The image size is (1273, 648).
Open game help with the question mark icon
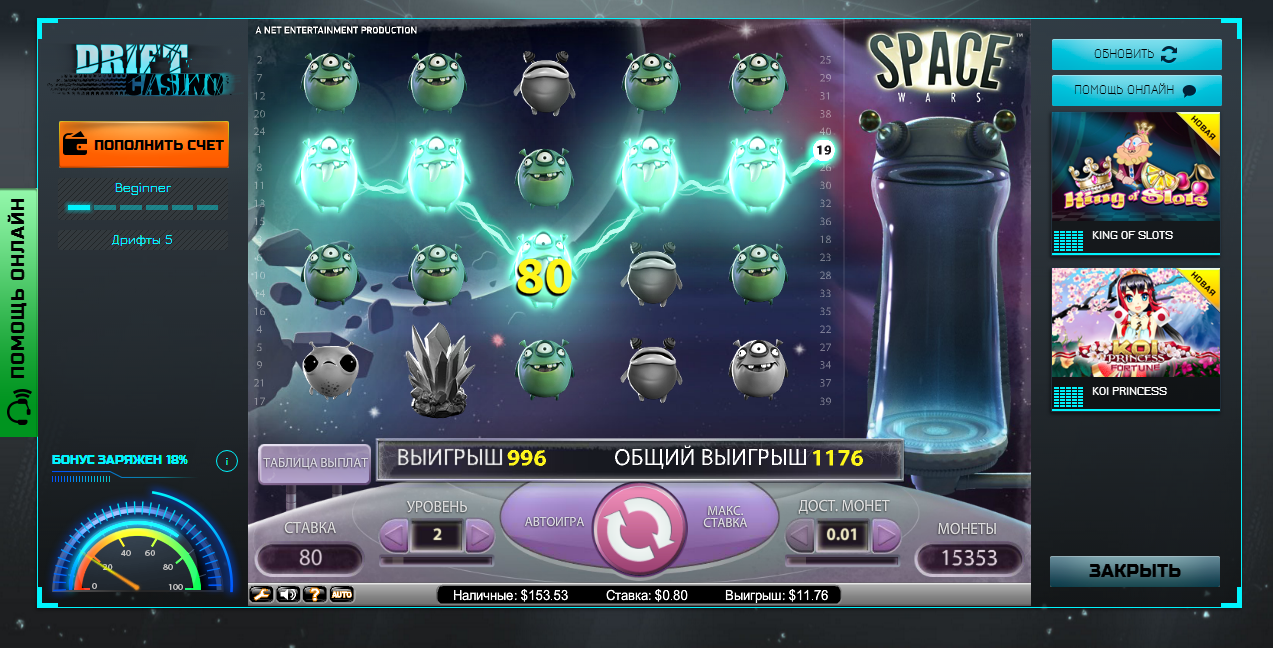click(x=314, y=595)
